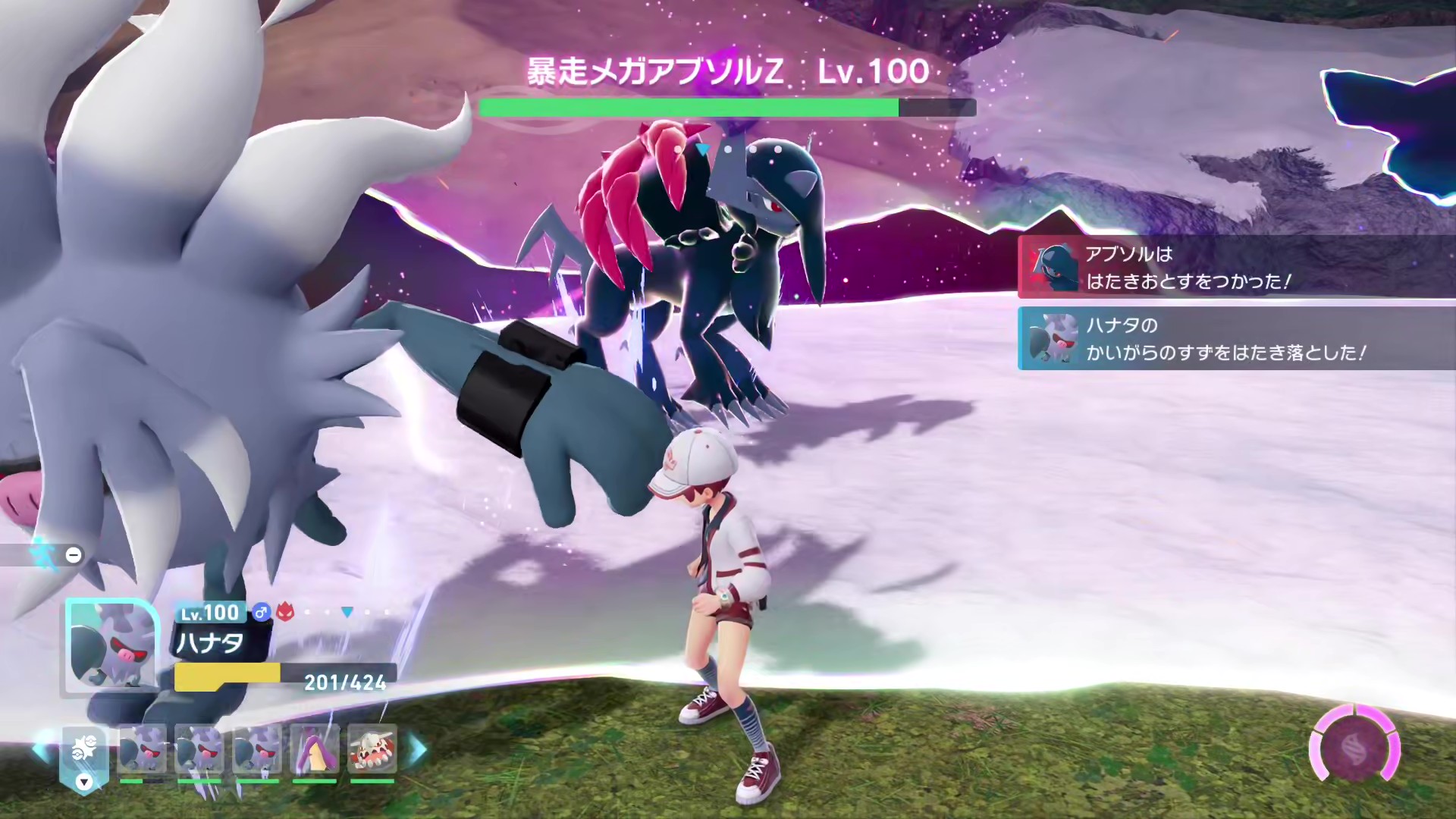Choose the purple snake Pokémon party slot
Viewport: 1456px width, 819px height.
click(x=314, y=749)
